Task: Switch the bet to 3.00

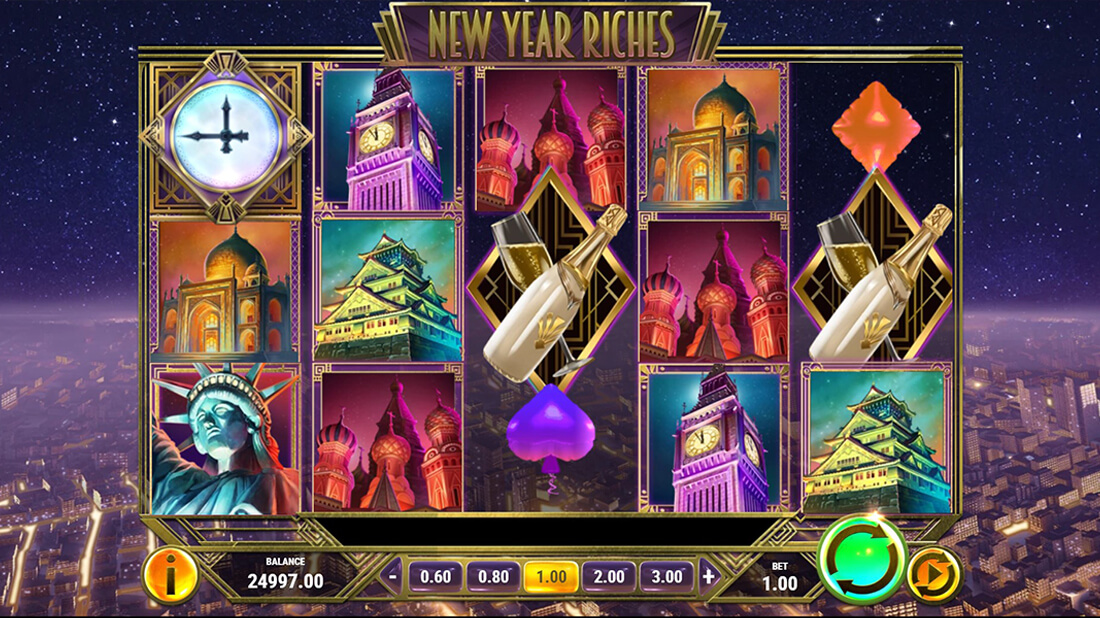Action: click(667, 577)
